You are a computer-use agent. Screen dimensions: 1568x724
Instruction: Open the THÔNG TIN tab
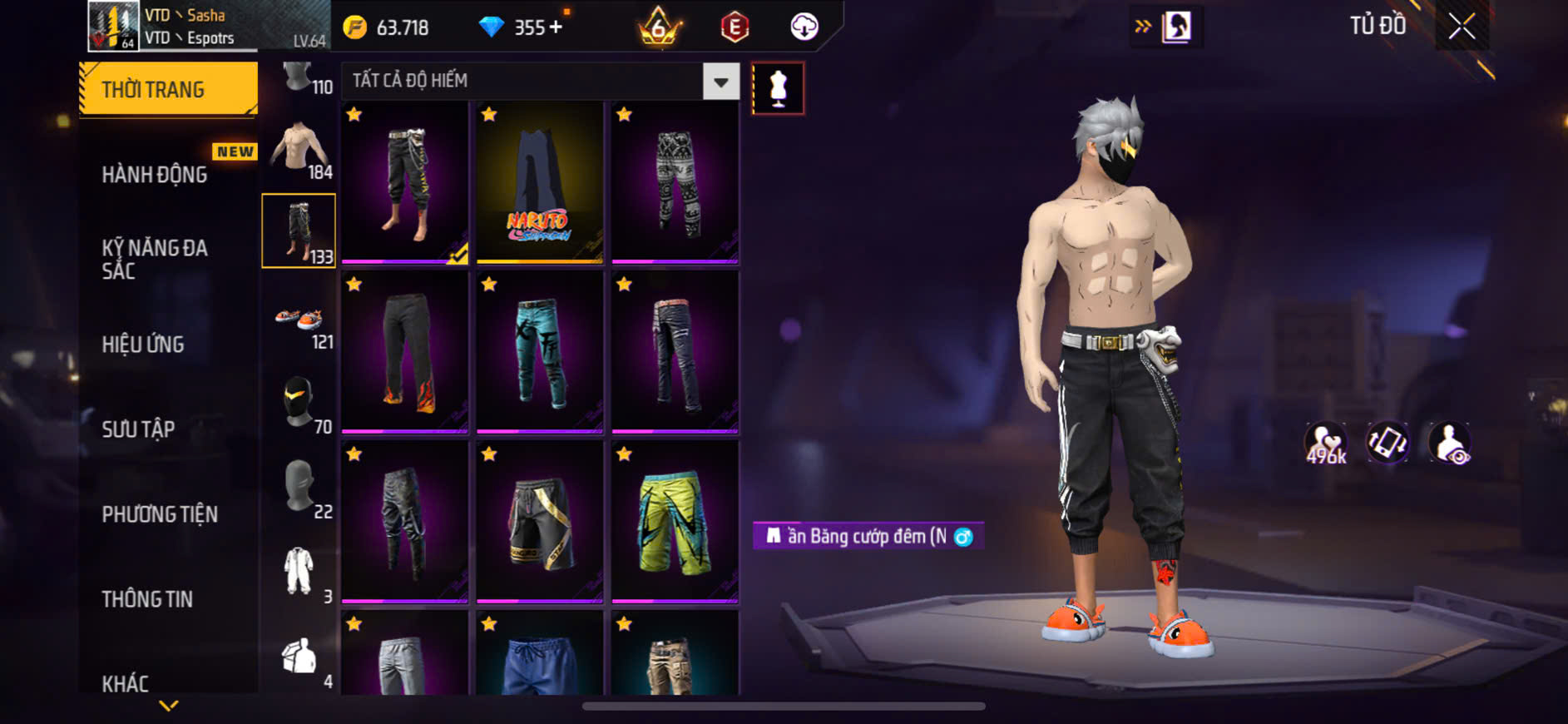[147, 599]
